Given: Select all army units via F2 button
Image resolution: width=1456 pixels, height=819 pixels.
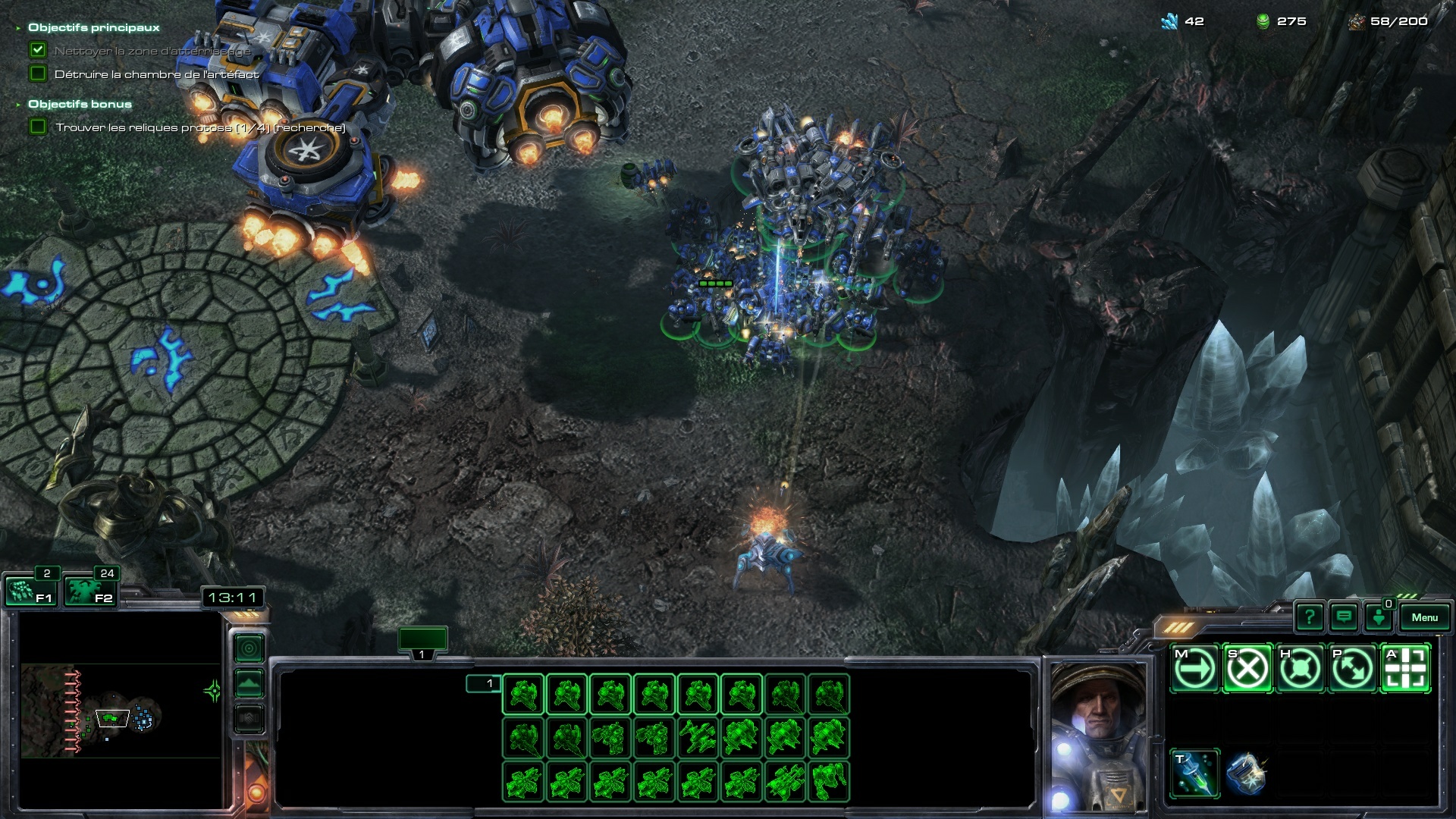Looking at the screenshot, I should coord(89,591).
